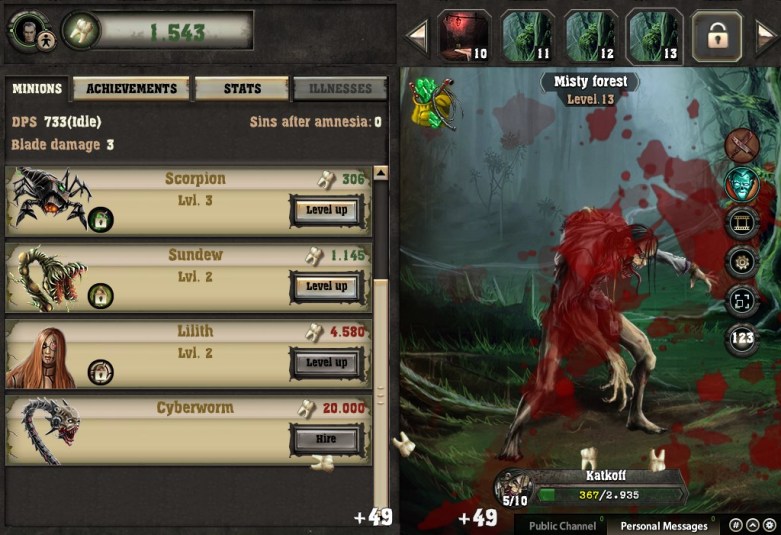Image resolution: width=781 pixels, height=535 pixels.
Task: Hire the Cyberworm minion
Action: pos(326,438)
